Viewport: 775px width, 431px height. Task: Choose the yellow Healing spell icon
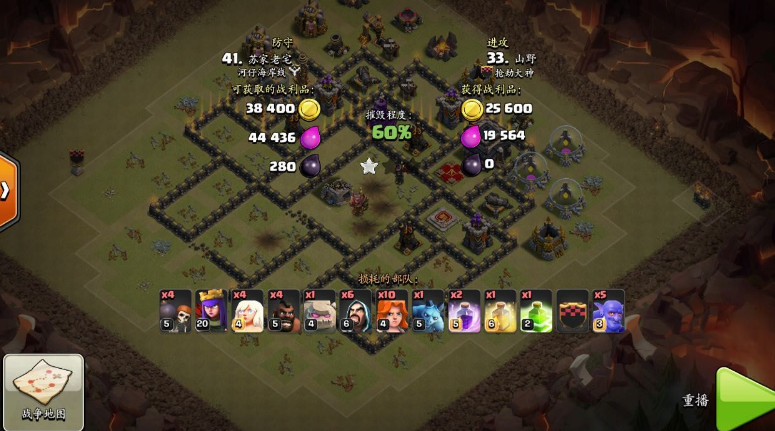pyautogui.click(x=500, y=312)
